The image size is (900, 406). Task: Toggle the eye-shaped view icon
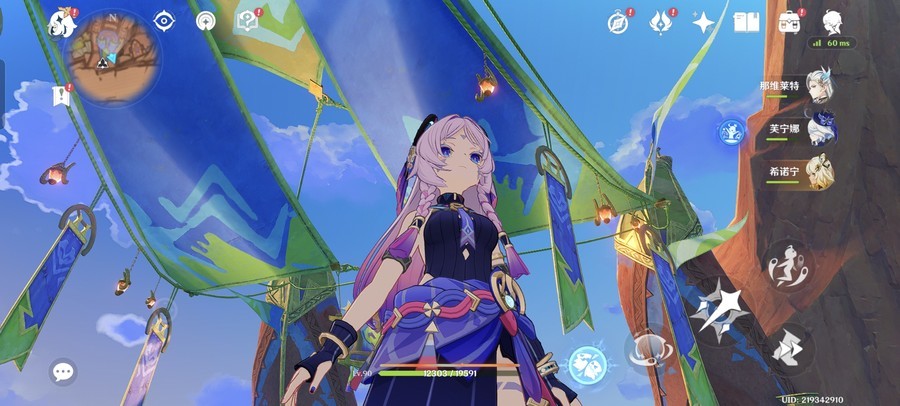coord(164,21)
